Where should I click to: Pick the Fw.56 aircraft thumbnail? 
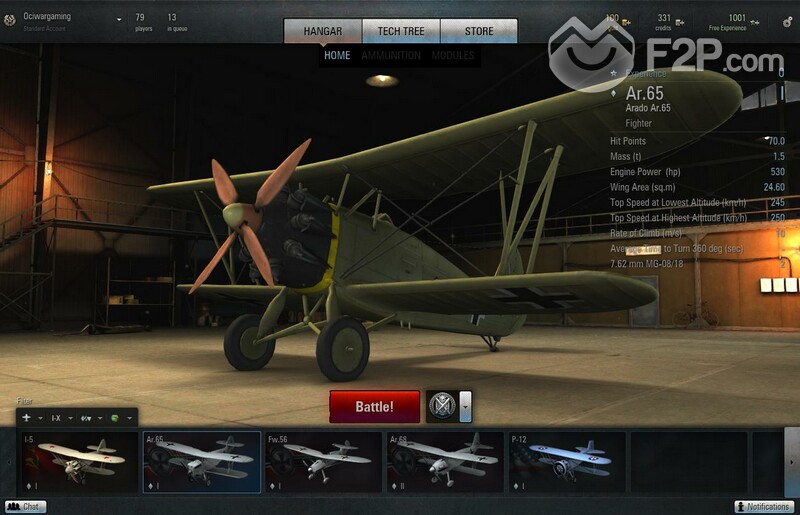pyautogui.click(x=323, y=462)
